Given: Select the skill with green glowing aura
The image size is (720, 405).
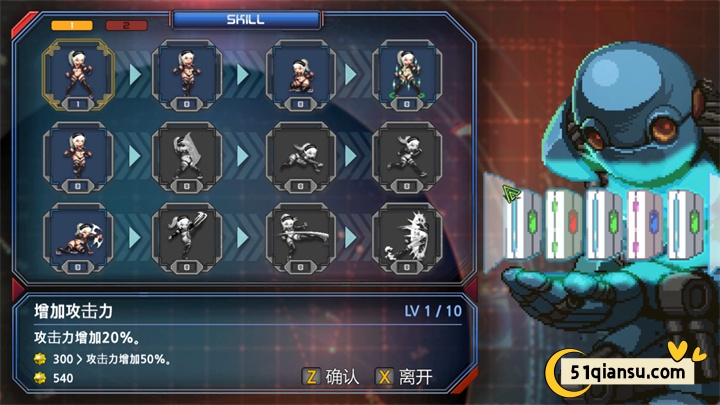Looking at the screenshot, I should click(406, 74).
